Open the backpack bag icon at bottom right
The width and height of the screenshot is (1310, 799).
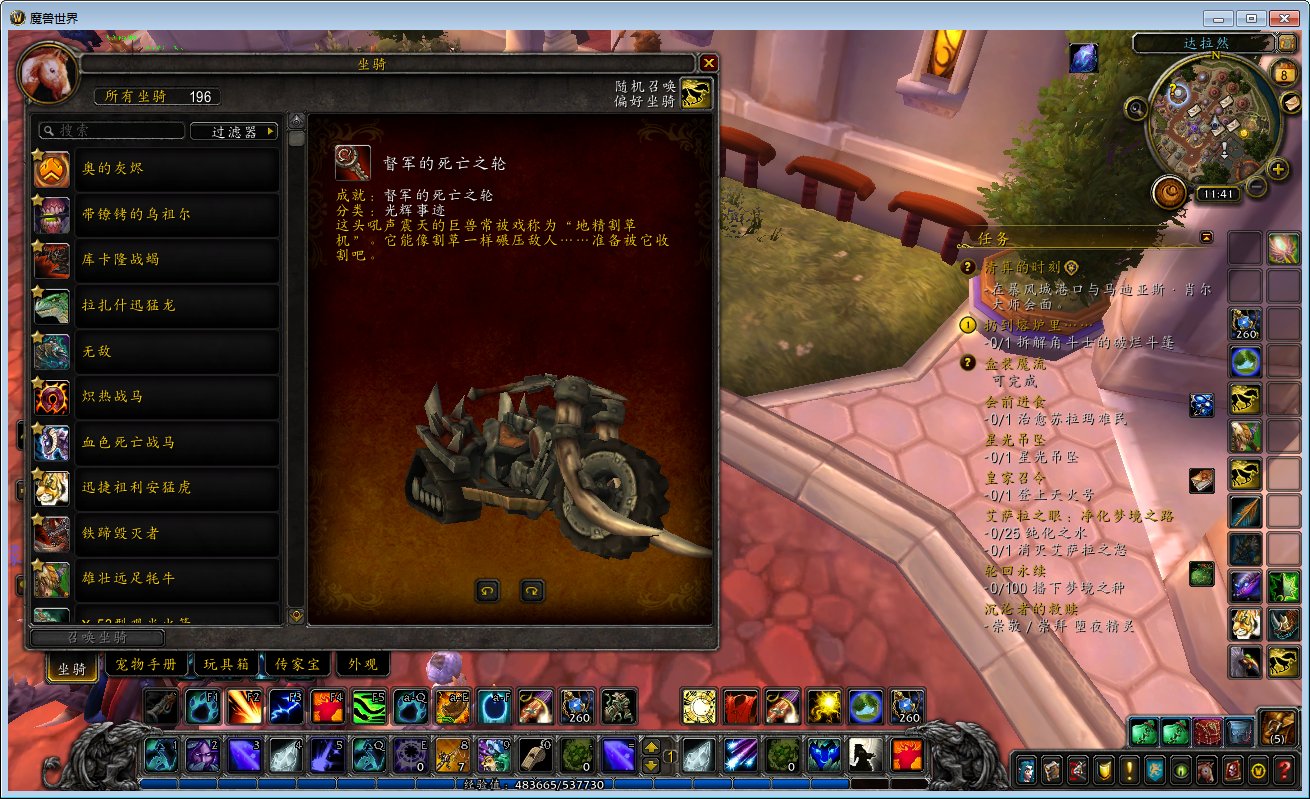pos(1278,728)
